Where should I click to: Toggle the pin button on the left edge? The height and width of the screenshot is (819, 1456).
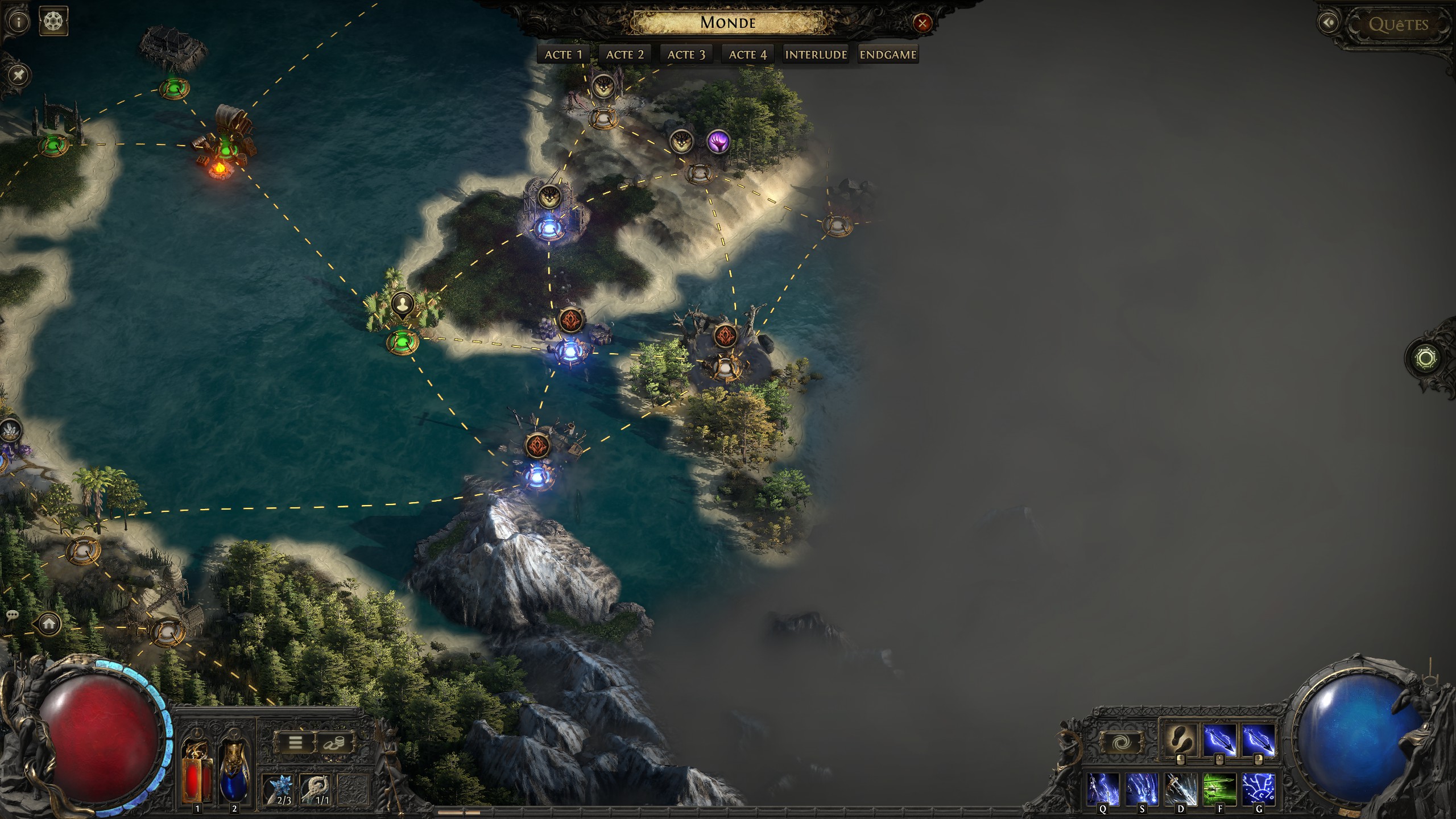tap(19, 75)
